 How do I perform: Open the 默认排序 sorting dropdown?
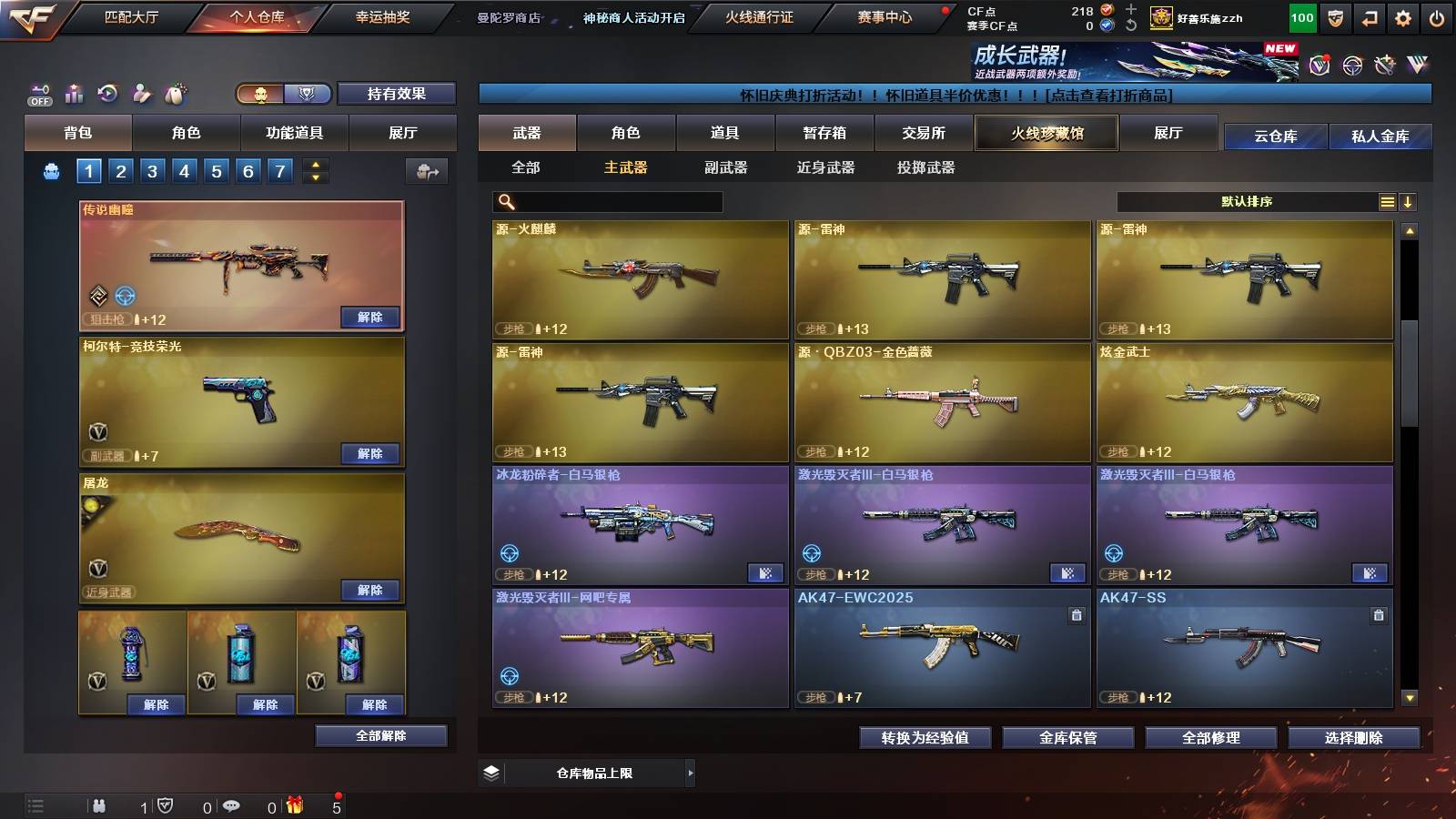[x=1247, y=201]
